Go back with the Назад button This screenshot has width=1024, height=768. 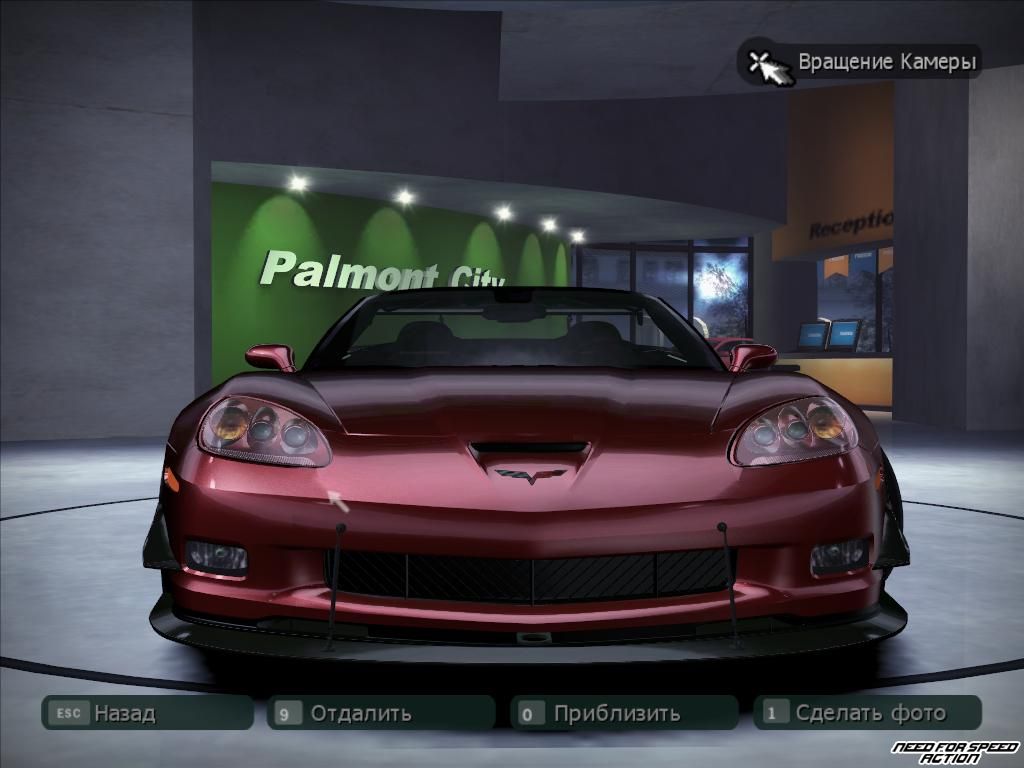tap(146, 713)
